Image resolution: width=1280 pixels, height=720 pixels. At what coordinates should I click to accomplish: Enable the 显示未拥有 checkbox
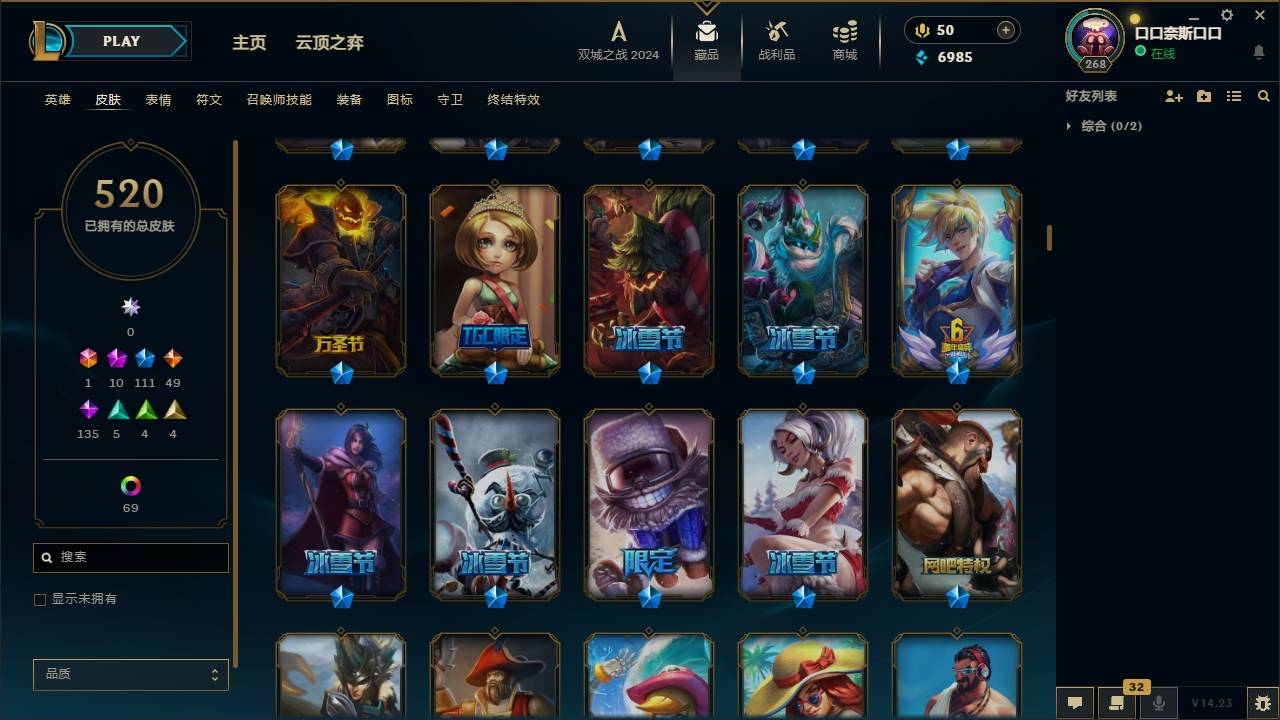pos(40,599)
